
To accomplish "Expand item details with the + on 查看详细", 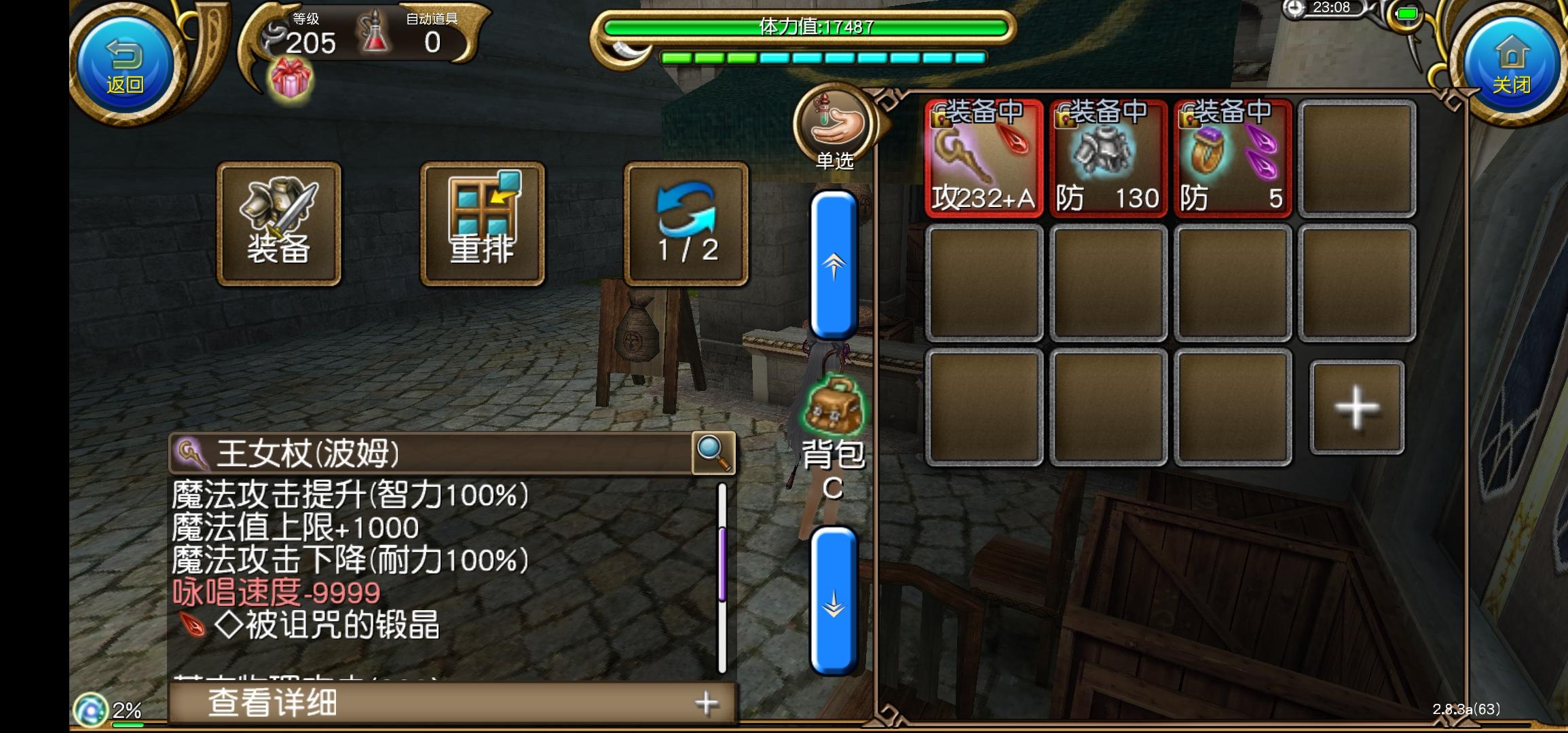I will tap(707, 704).
